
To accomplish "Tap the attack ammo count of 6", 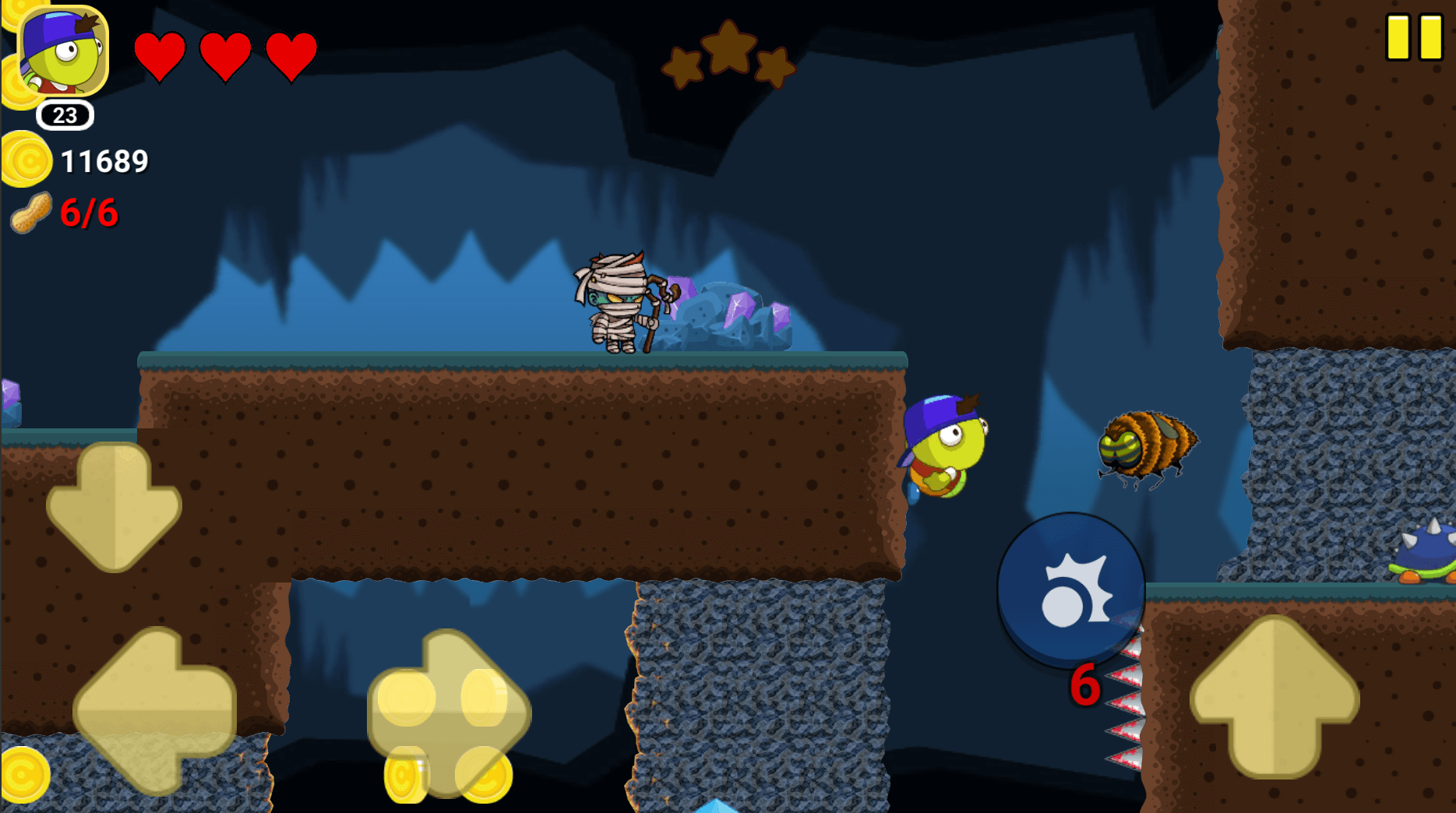I will (x=1085, y=685).
